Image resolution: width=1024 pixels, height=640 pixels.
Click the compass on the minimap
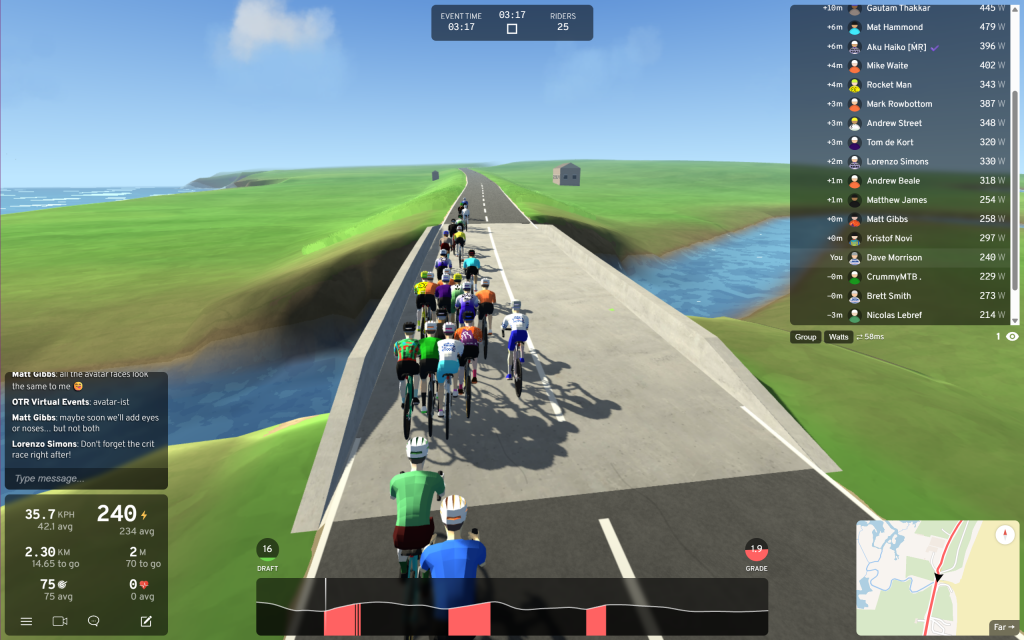(1005, 535)
